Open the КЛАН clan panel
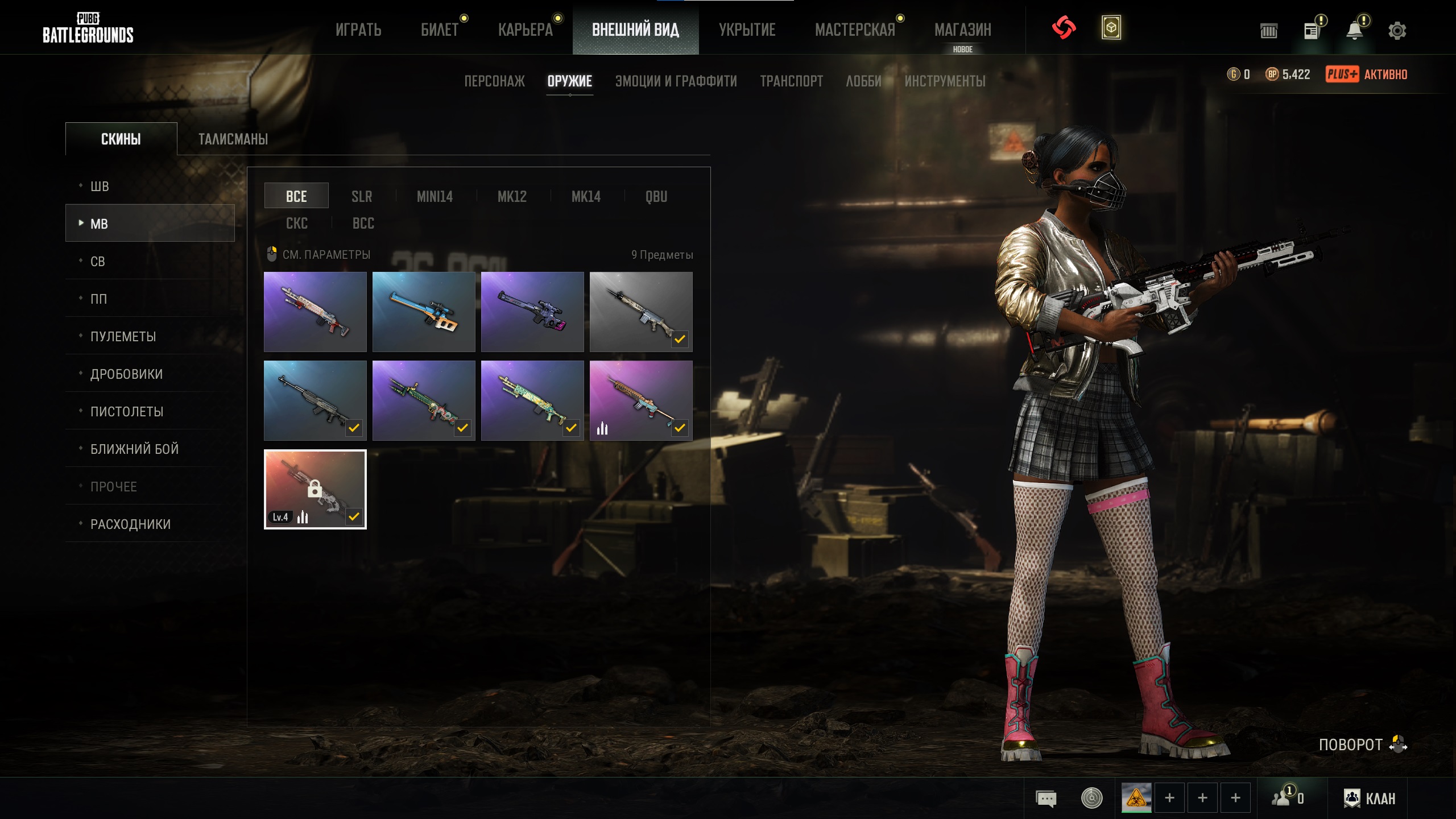Image resolution: width=1456 pixels, height=819 pixels. tap(1370, 799)
